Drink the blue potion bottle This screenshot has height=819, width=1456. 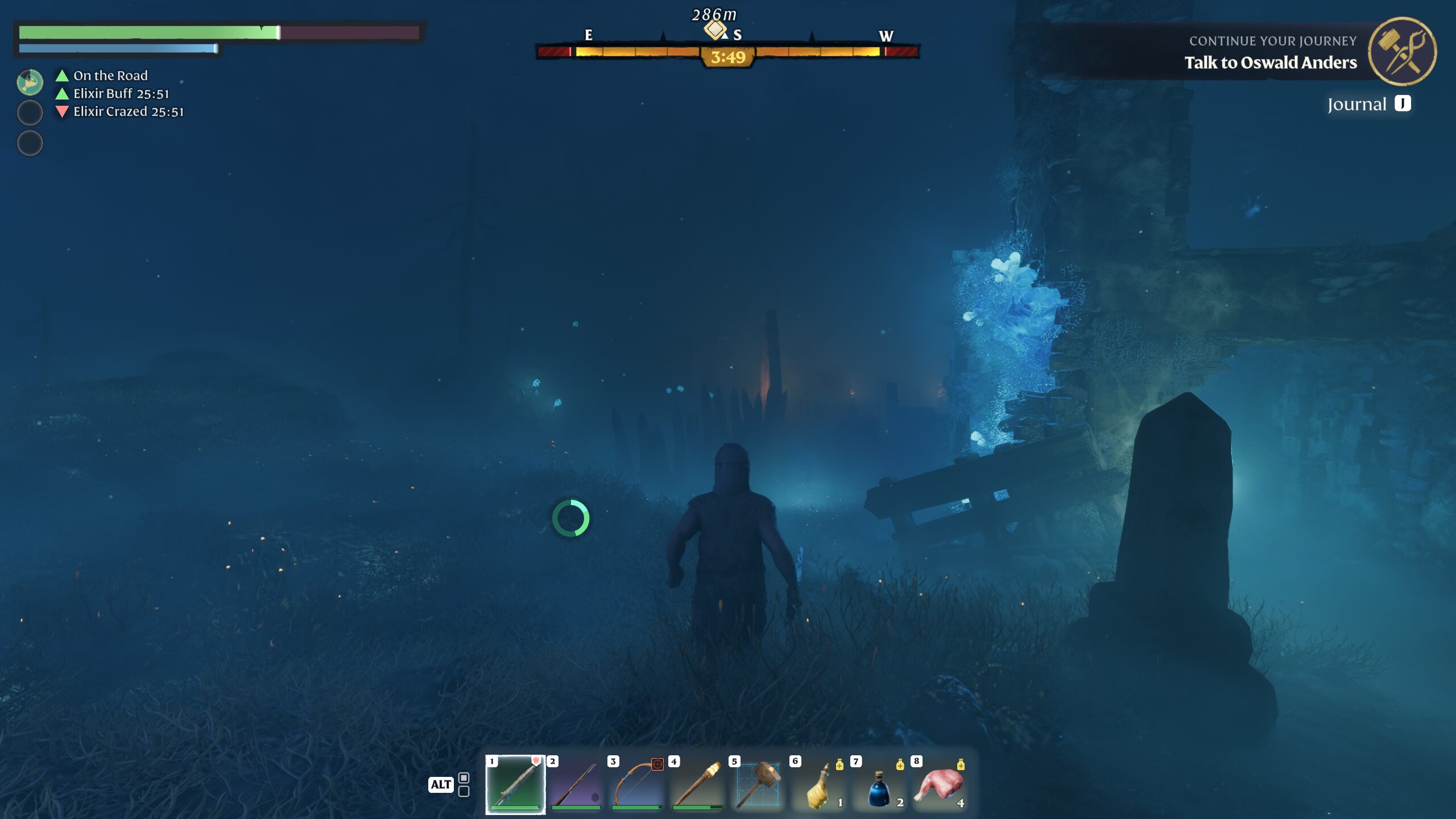879,784
